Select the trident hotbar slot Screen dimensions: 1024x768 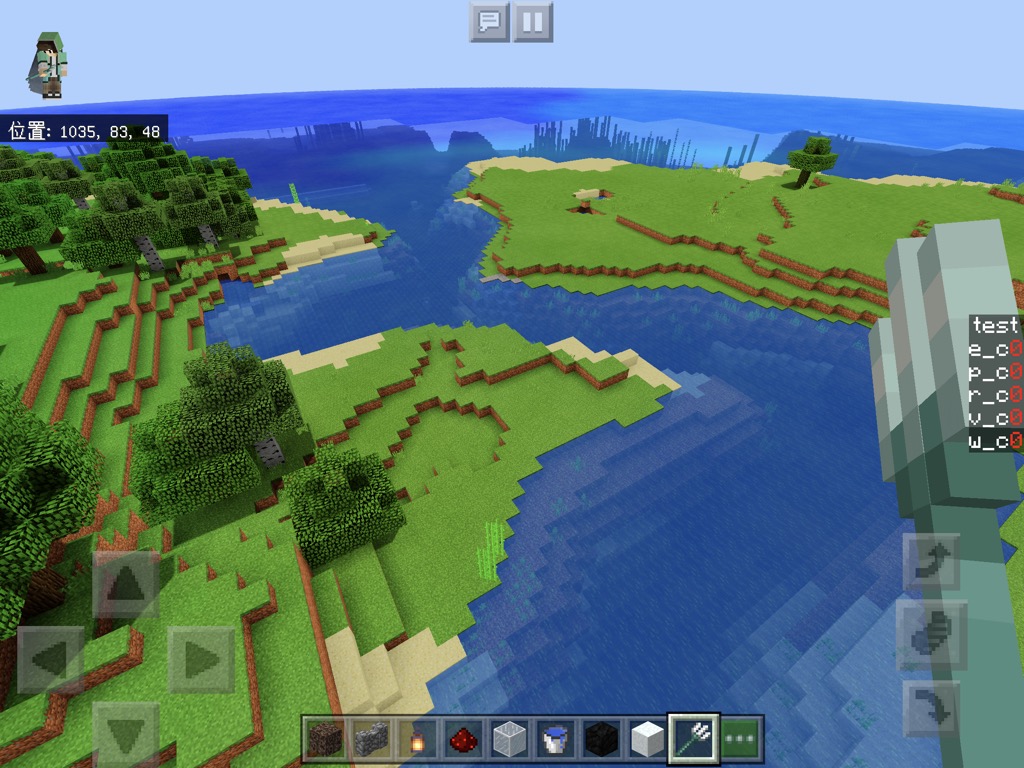(693, 740)
